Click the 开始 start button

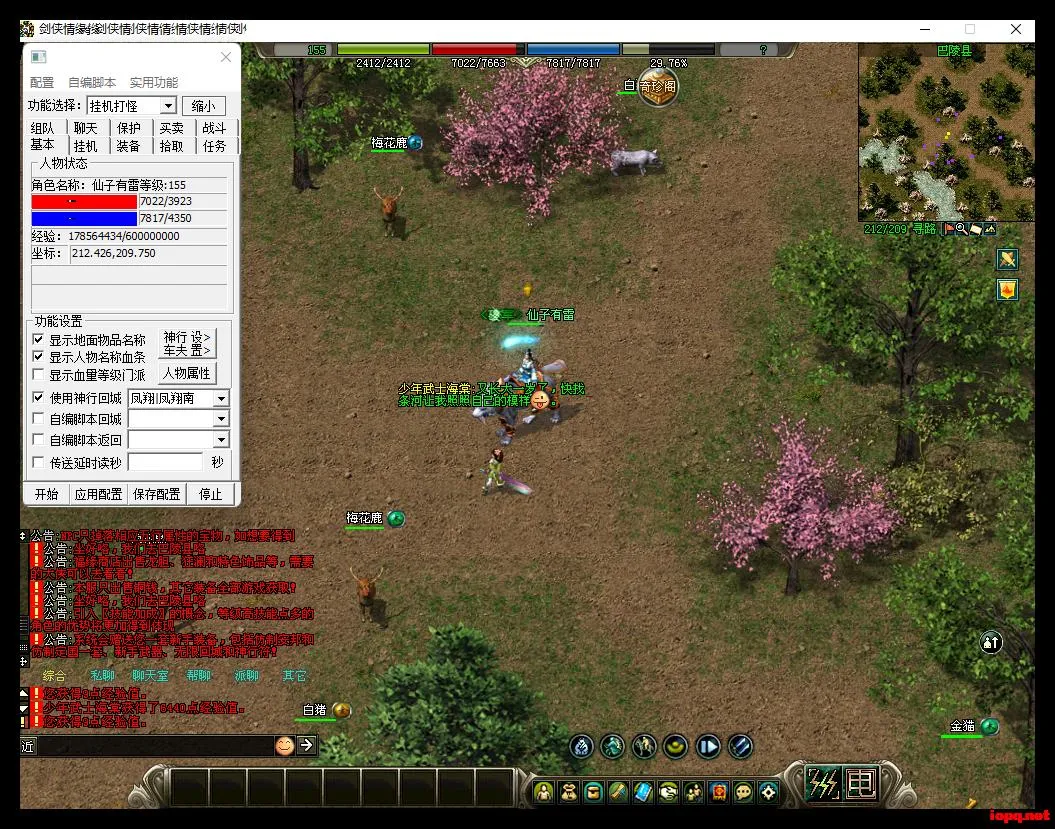coord(46,494)
